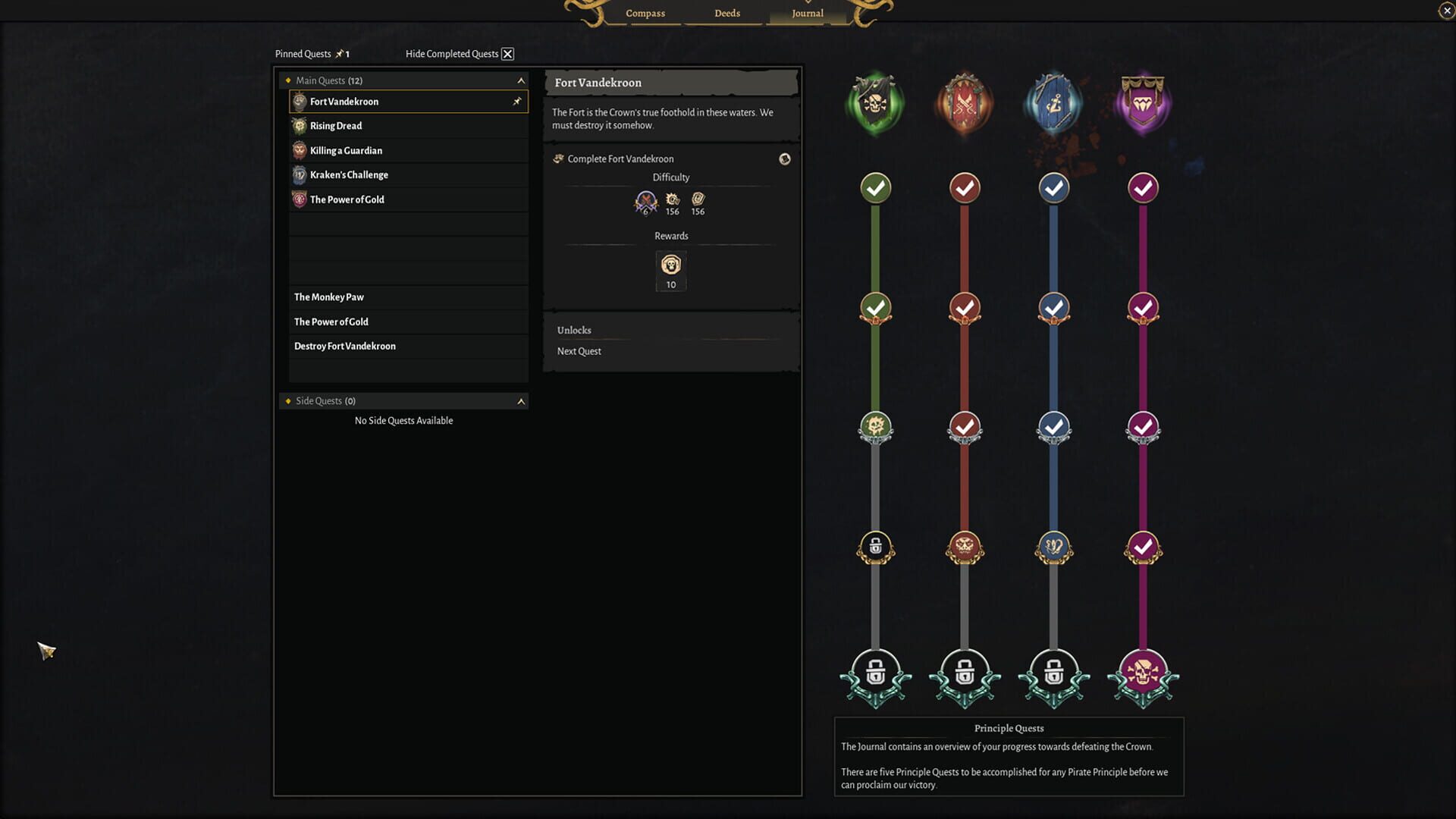The image size is (1456, 819).
Task: Click the purple diamond banner principle emblem
Action: click(1143, 102)
